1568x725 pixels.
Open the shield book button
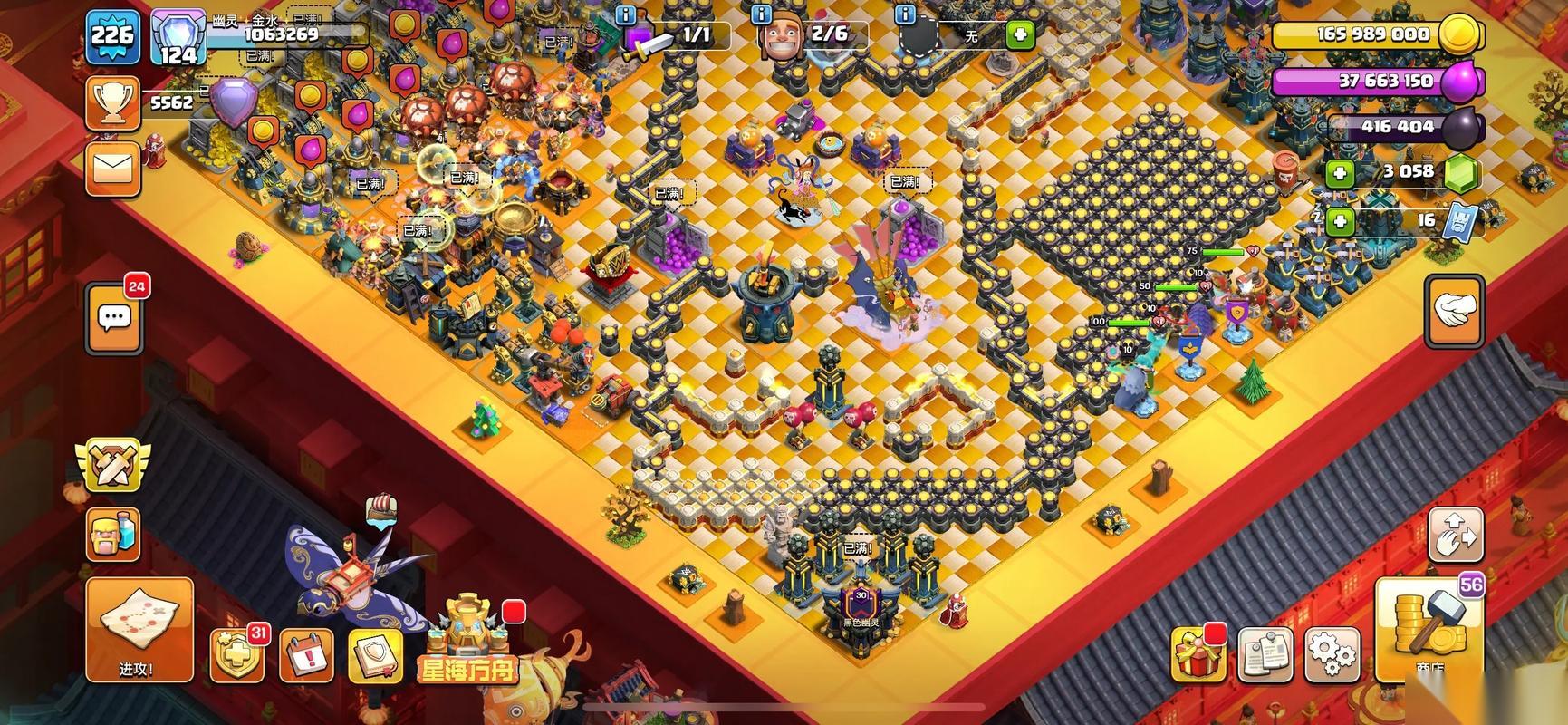[x=374, y=654]
